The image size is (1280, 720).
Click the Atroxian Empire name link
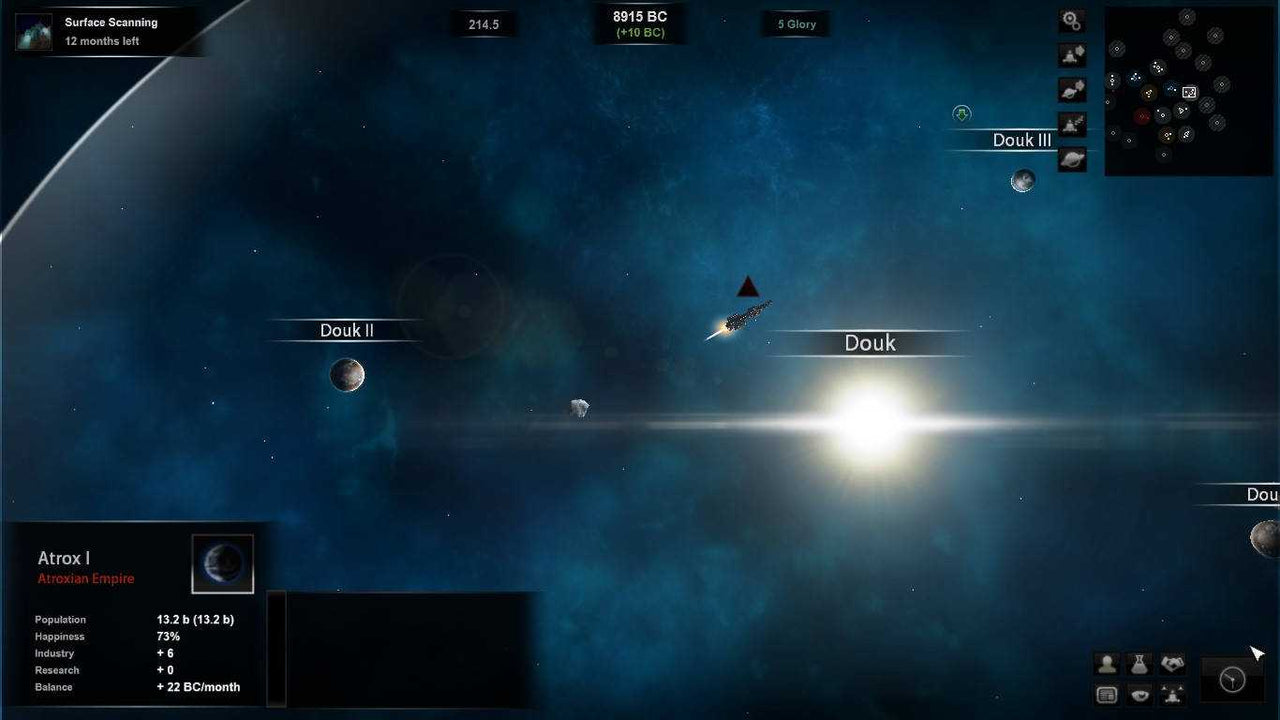click(x=86, y=578)
